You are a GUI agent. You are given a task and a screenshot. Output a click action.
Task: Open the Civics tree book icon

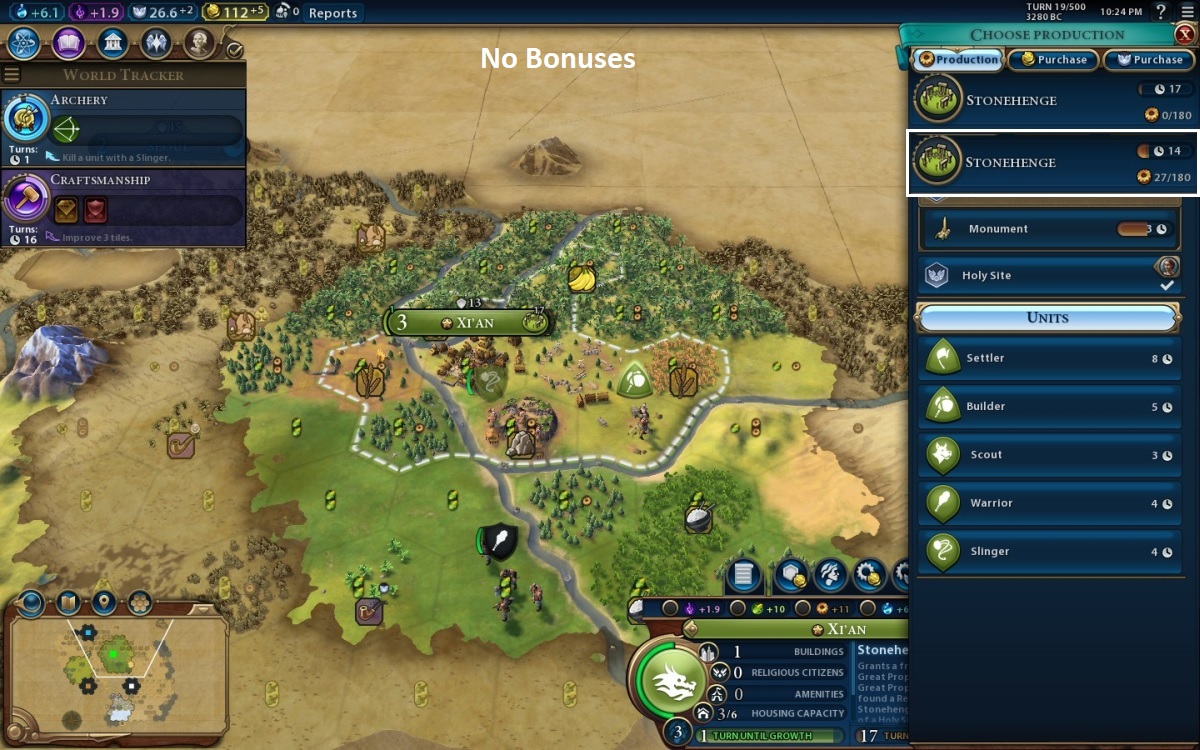pos(68,44)
